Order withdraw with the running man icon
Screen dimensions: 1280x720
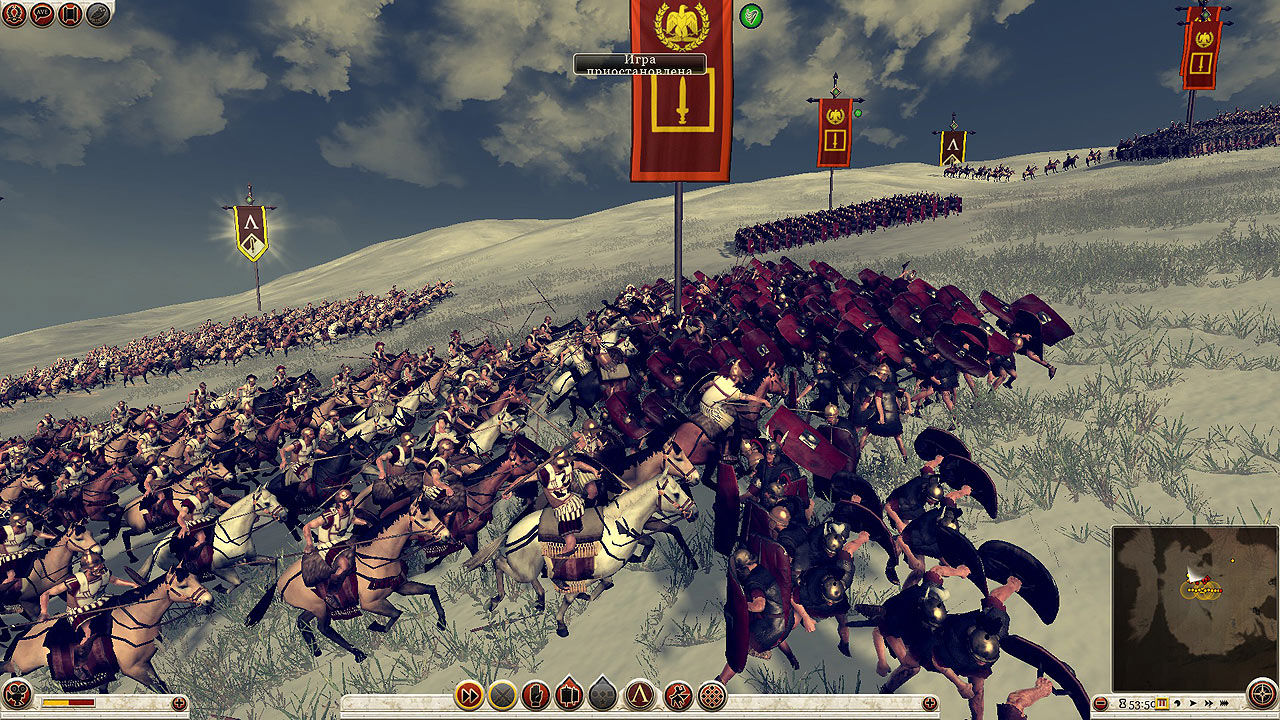(x=678, y=694)
